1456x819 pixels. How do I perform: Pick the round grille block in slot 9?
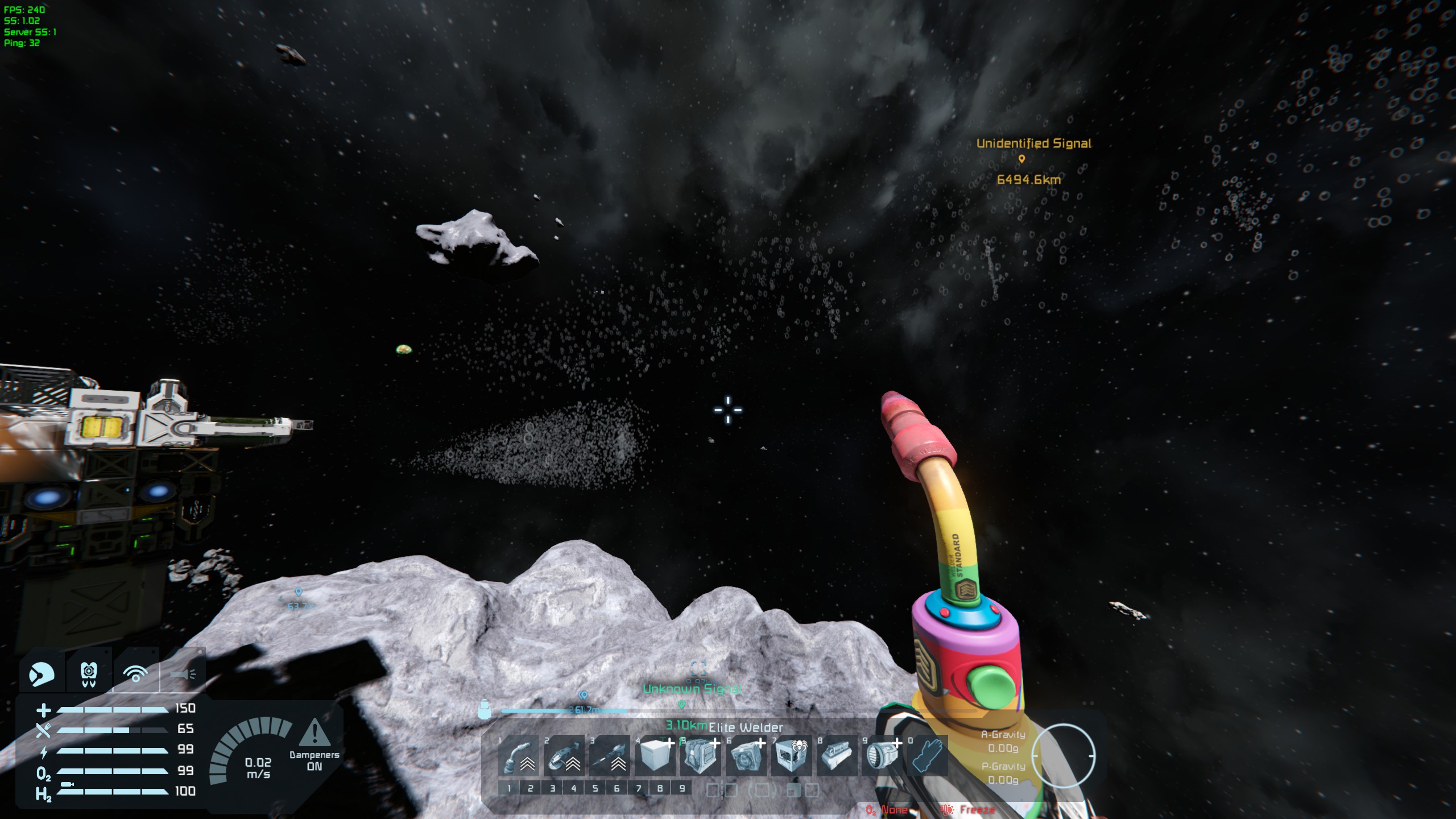882,756
